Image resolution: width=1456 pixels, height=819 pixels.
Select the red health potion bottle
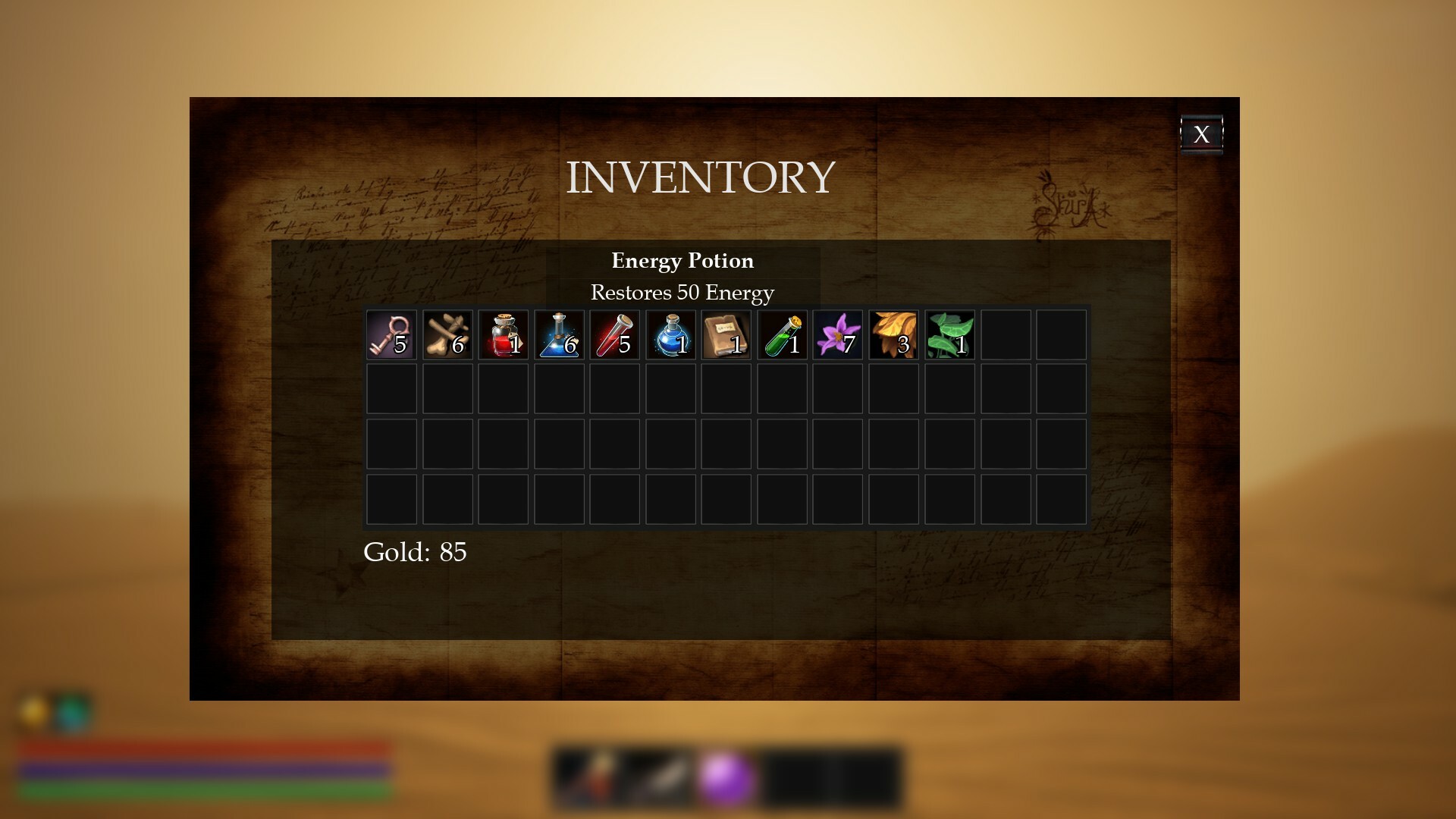pos(503,334)
